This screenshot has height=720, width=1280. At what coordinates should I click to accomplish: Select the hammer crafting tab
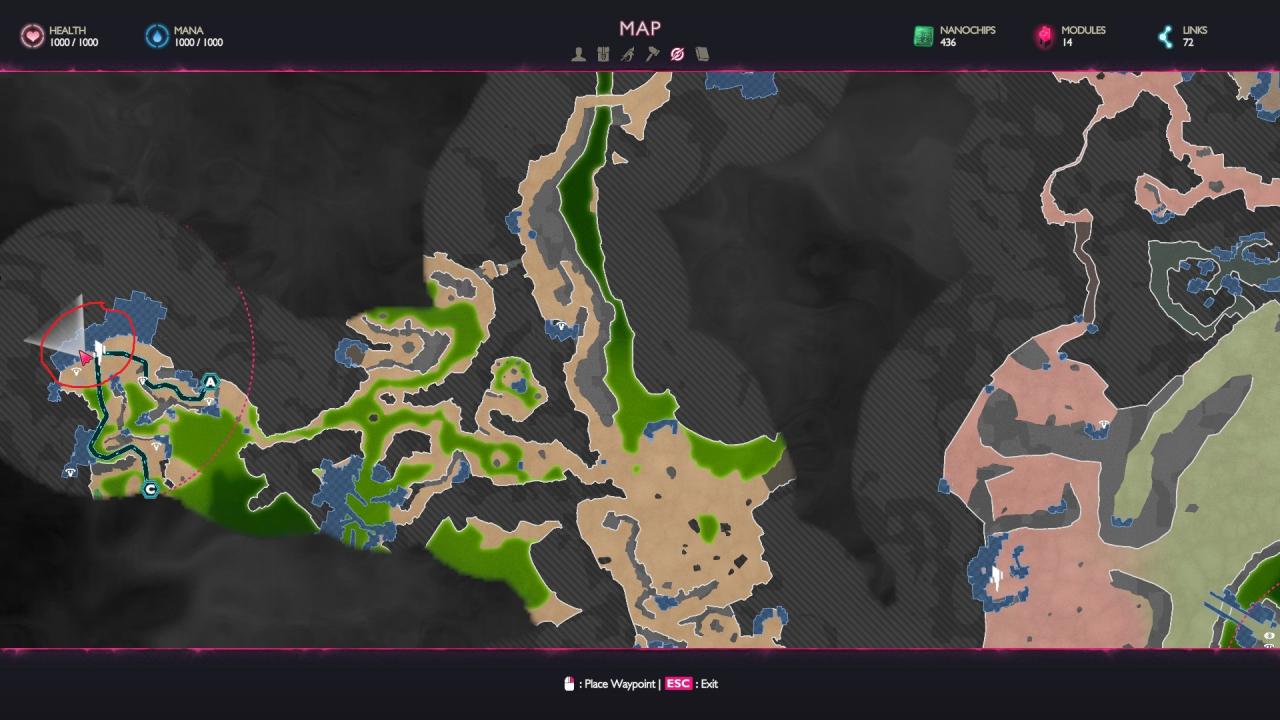[652, 54]
